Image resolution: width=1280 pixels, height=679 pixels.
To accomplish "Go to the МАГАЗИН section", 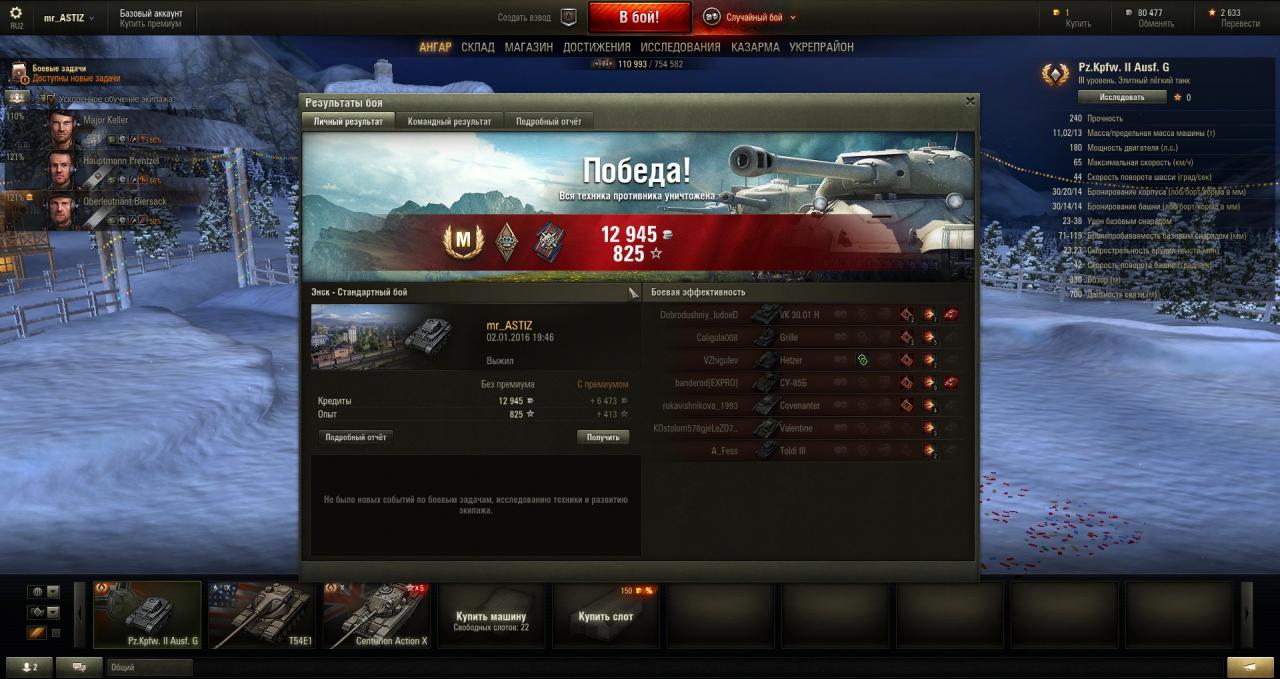I will (x=528, y=47).
